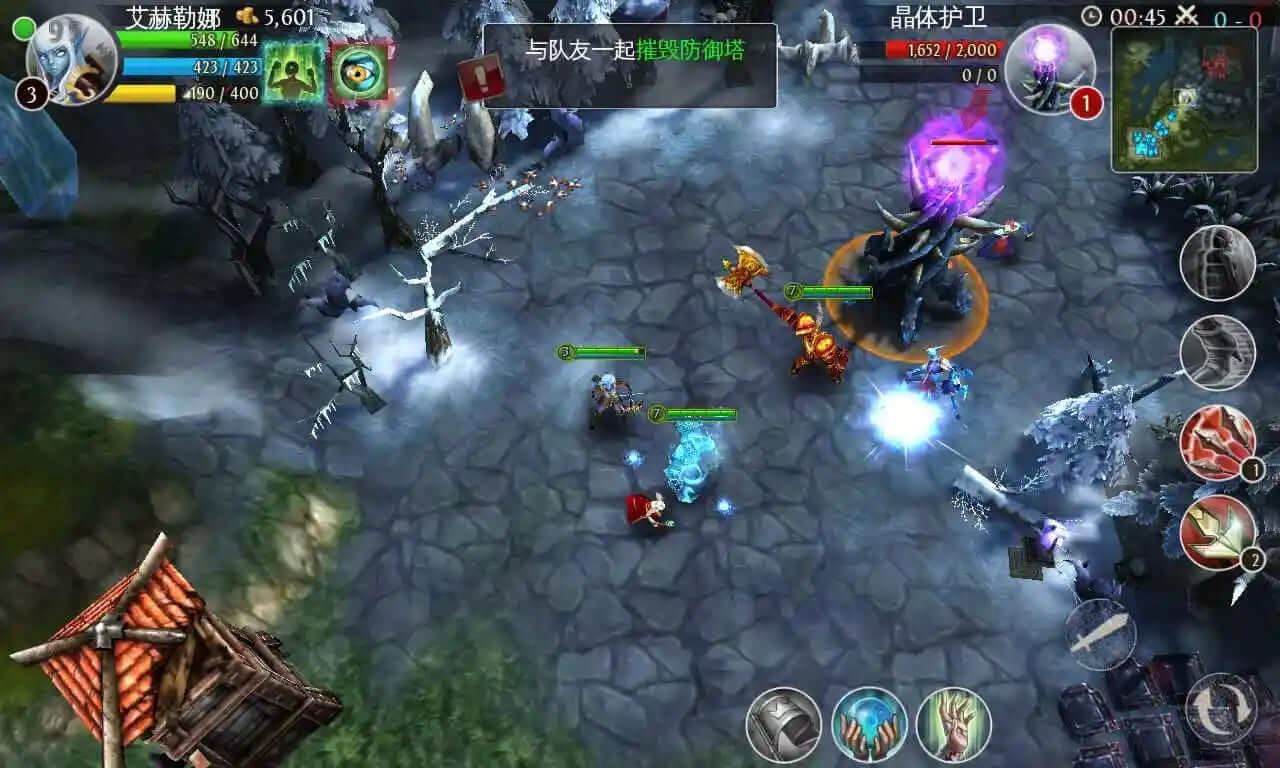
Task: Open the hero portrait of 艾赫勒娜
Action: point(70,58)
